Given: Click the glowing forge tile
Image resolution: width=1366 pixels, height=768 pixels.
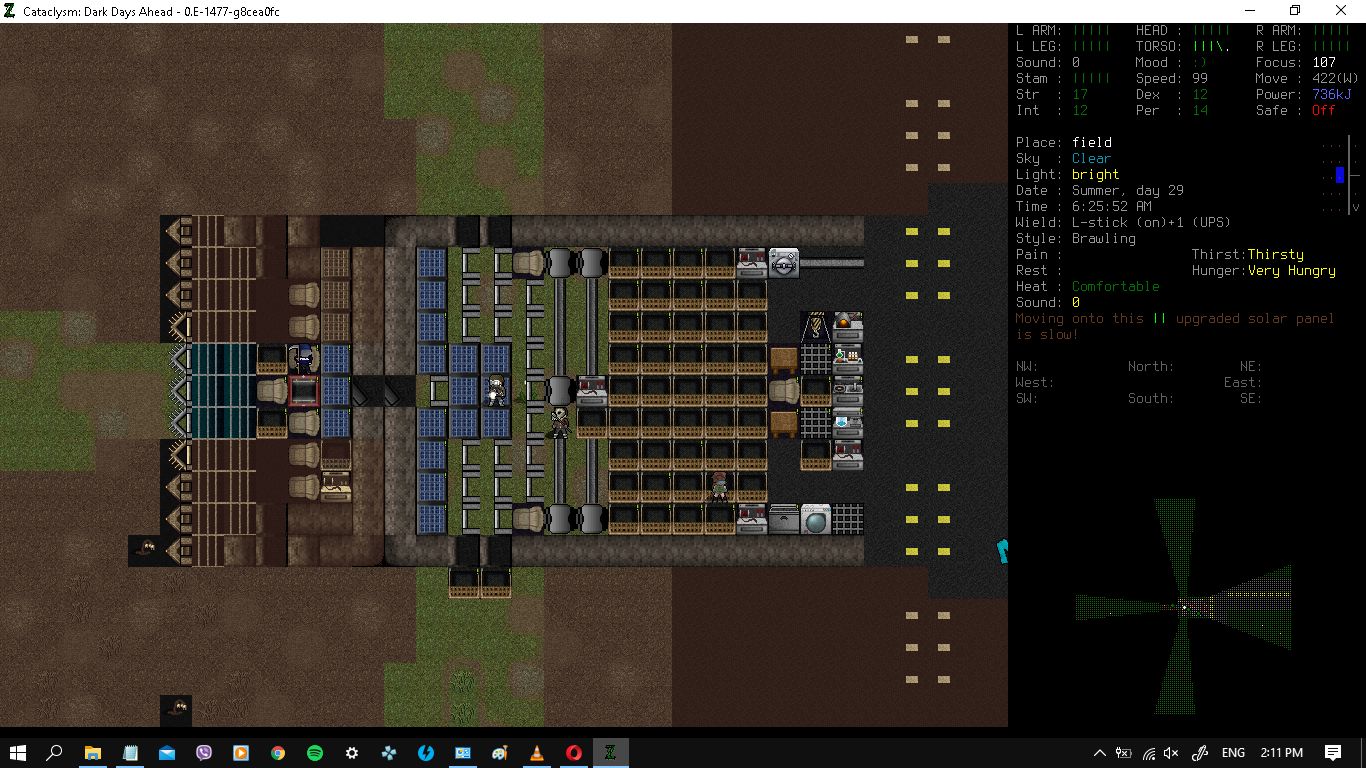Looking at the screenshot, I should point(846,322).
